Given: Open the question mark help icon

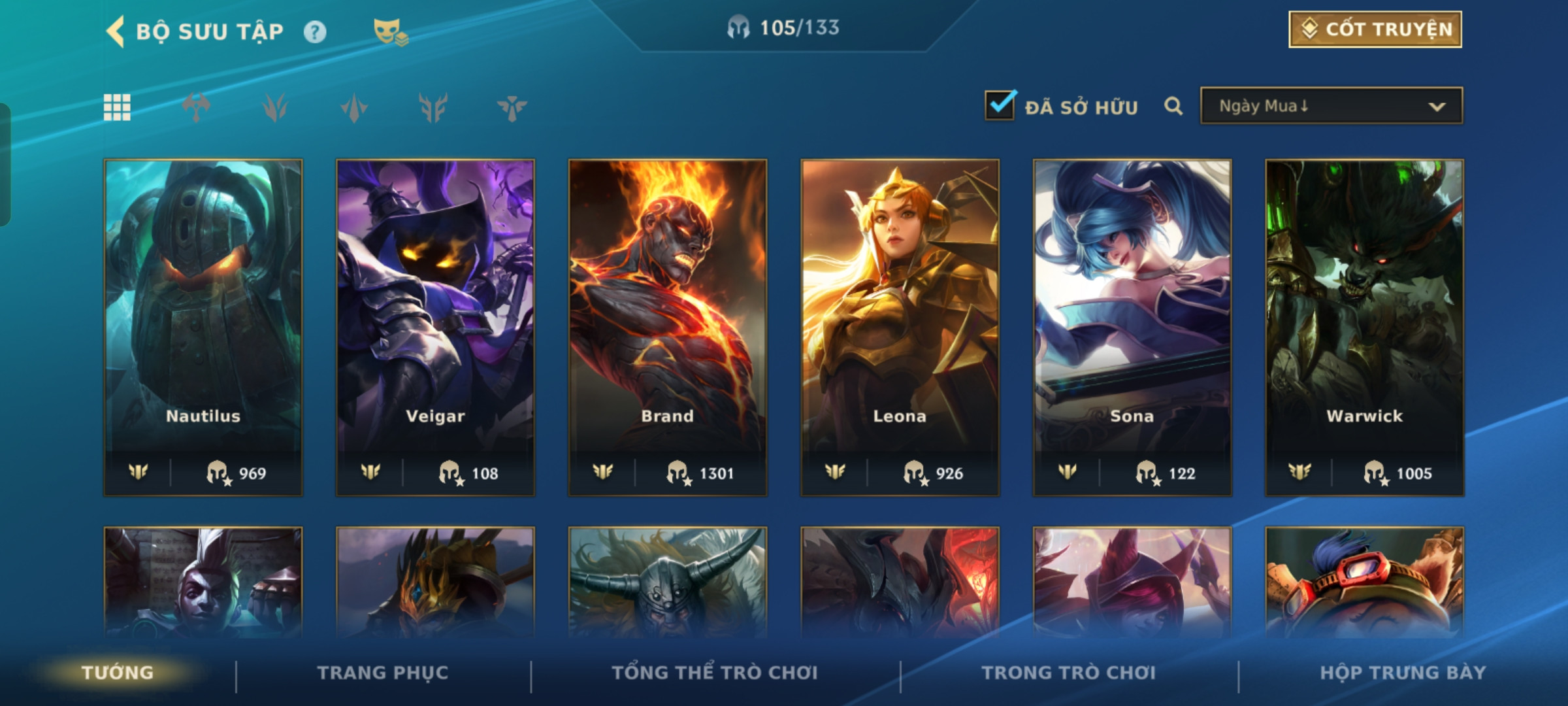Looking at the screenshot, I should [x=315, y=32].
